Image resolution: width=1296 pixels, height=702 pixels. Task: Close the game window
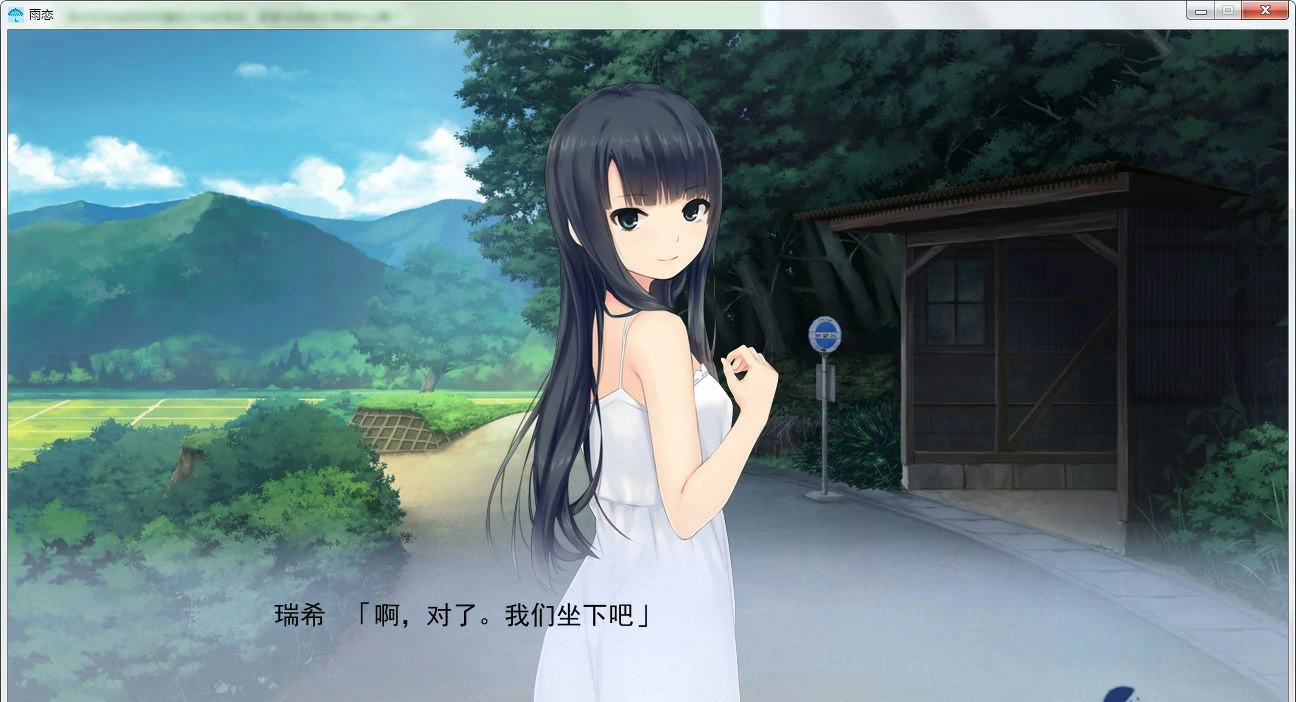[1265, 11]
